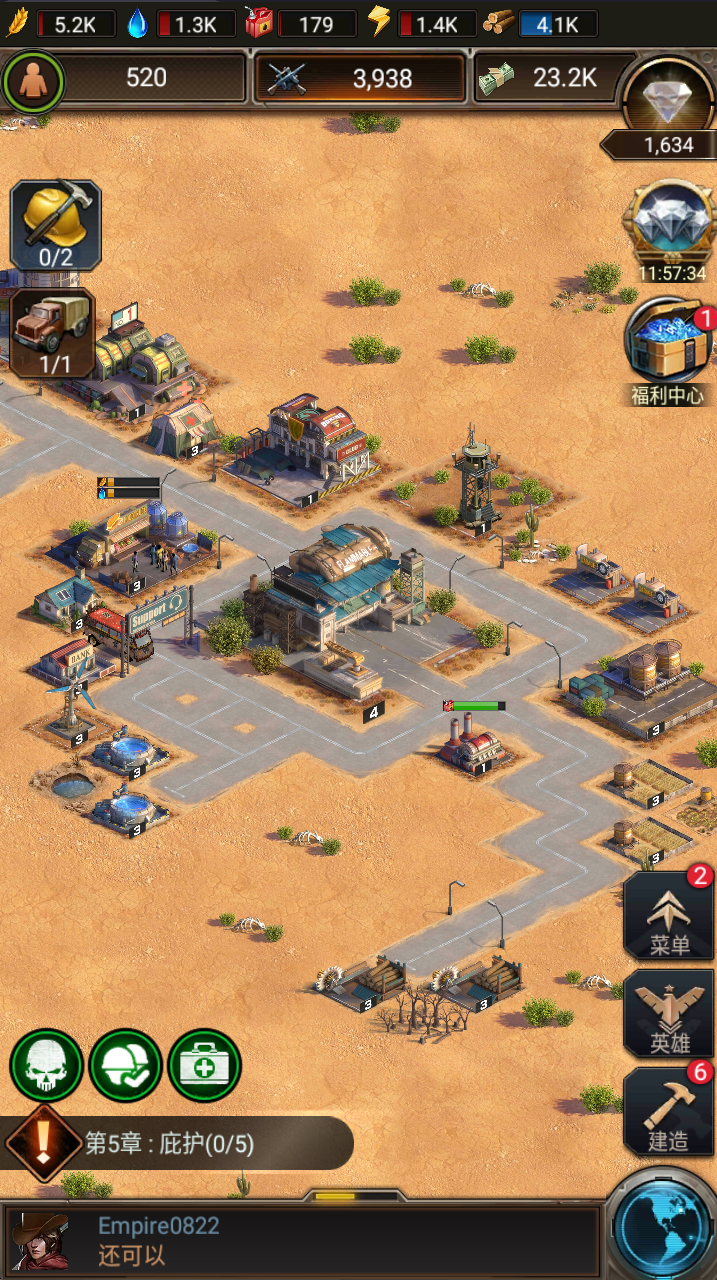This screenshot has height=1280, width=717.
Task: Open the 福利中心 welfare chest
Action: (668, 352)
